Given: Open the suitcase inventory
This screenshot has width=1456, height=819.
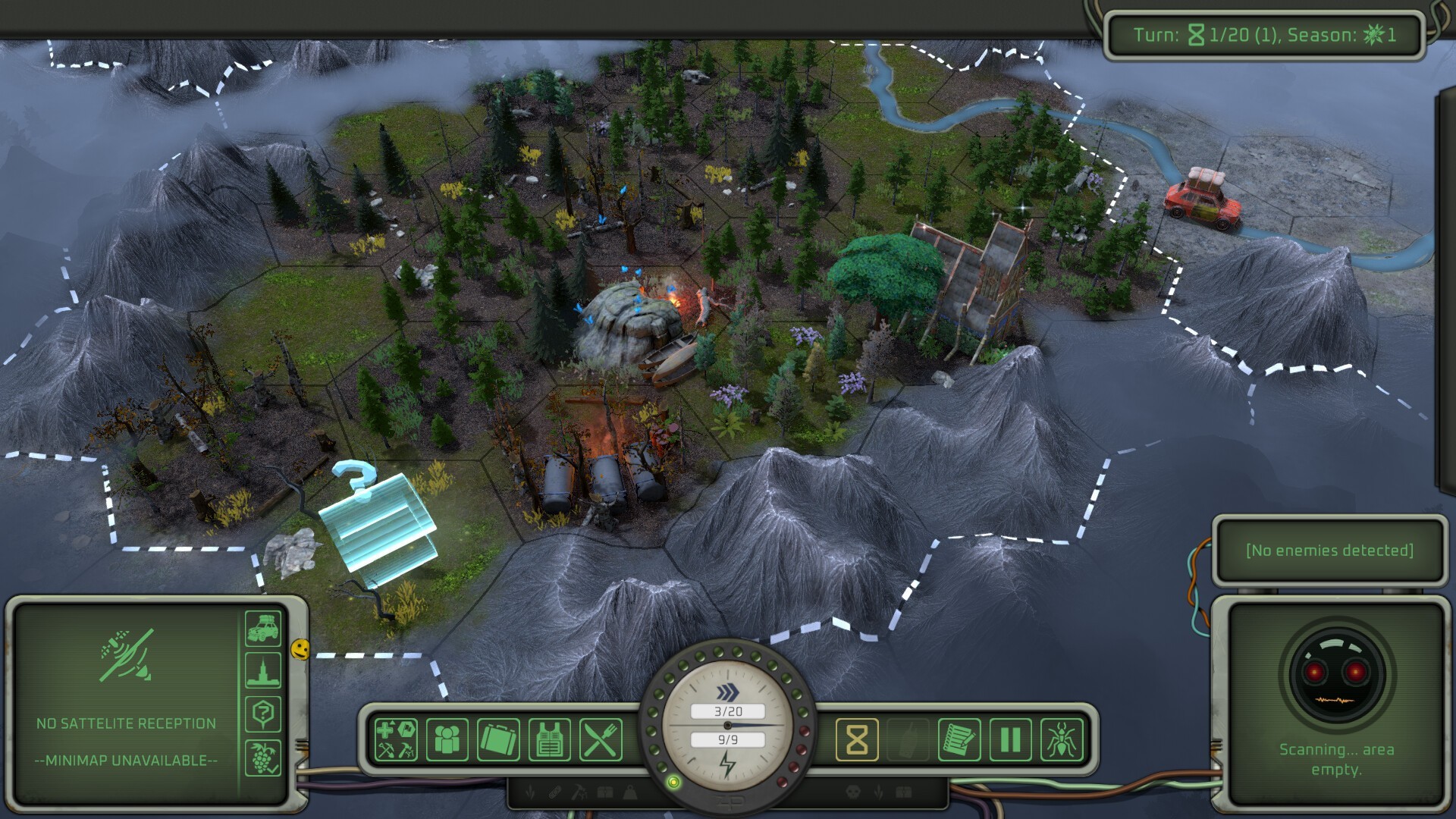Looking at the screenshot, I should (x=498, y=739).
